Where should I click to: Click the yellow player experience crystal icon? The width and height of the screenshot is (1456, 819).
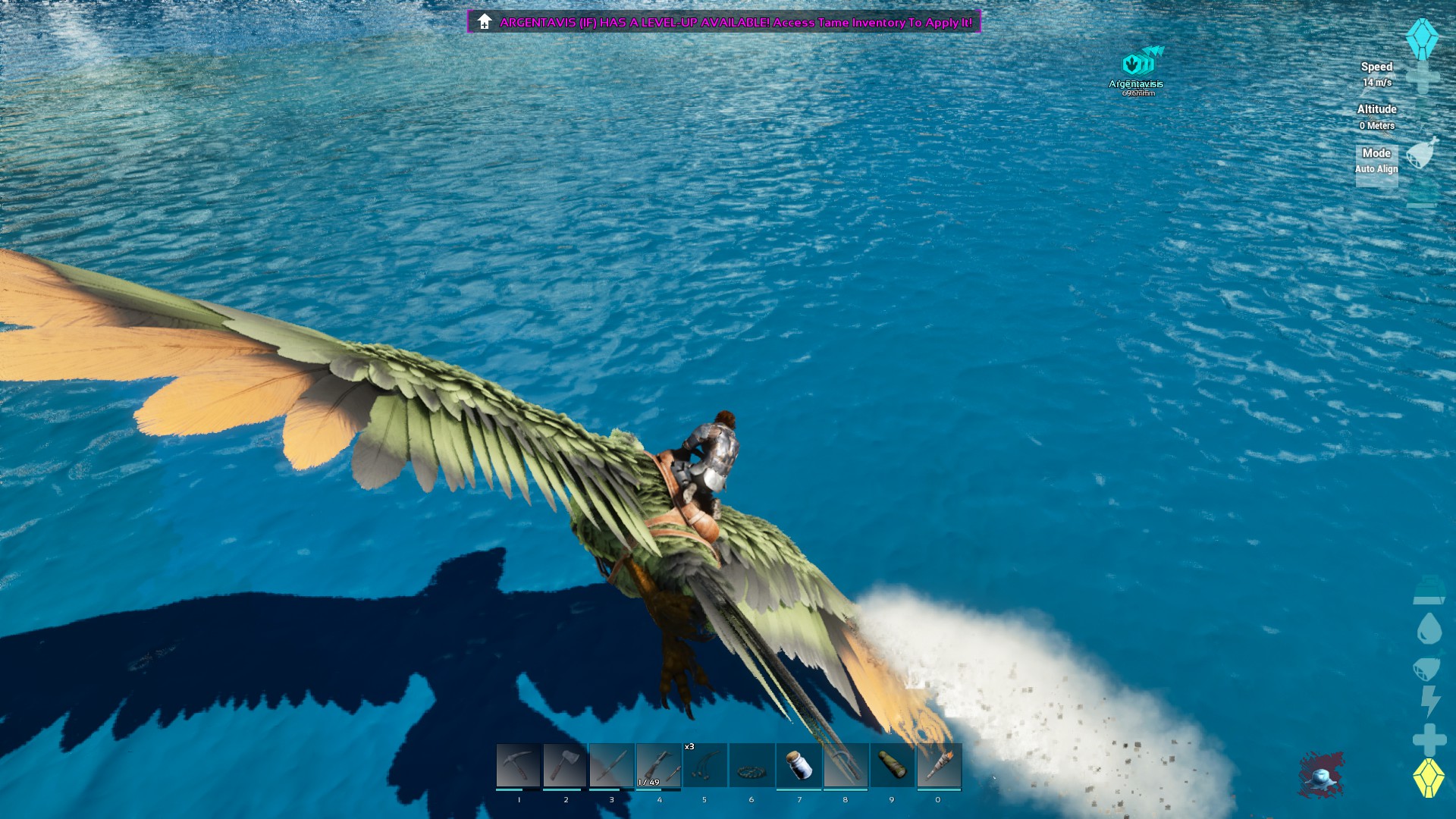[1429, 777]
